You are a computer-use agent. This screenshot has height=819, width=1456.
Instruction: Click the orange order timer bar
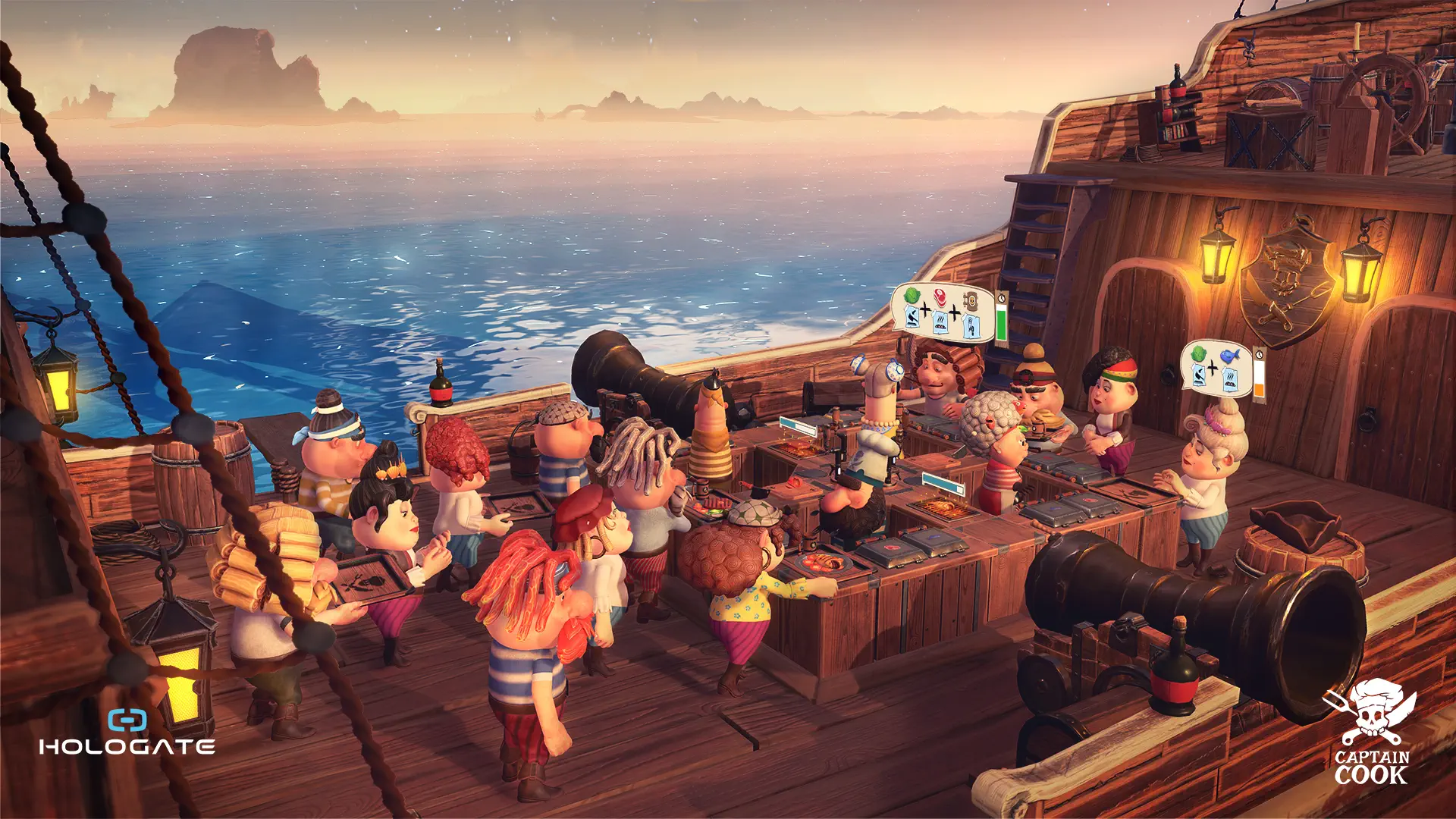click(1259, 389)
